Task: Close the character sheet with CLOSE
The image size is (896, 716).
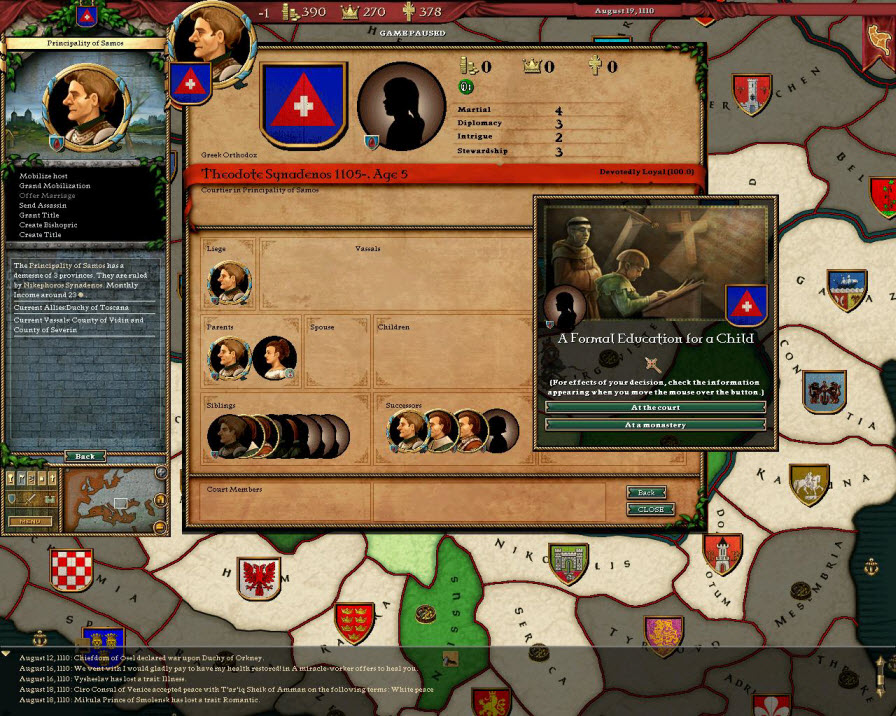Action: [x=650, y=509]
